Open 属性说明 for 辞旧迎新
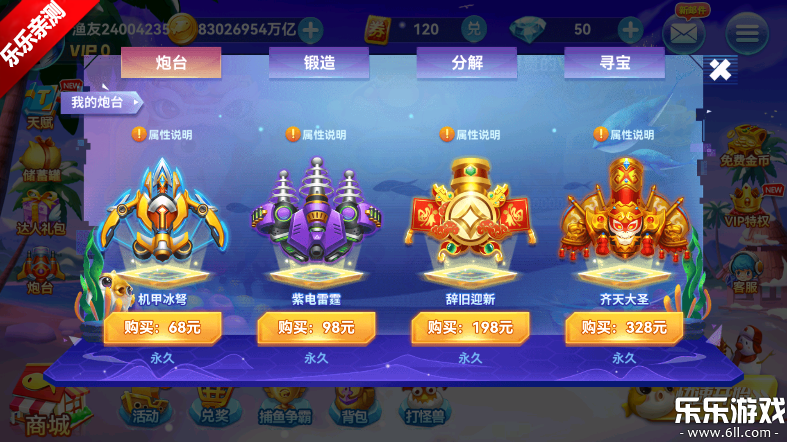Viewport: 787px width, 442px height. (470, 134)
